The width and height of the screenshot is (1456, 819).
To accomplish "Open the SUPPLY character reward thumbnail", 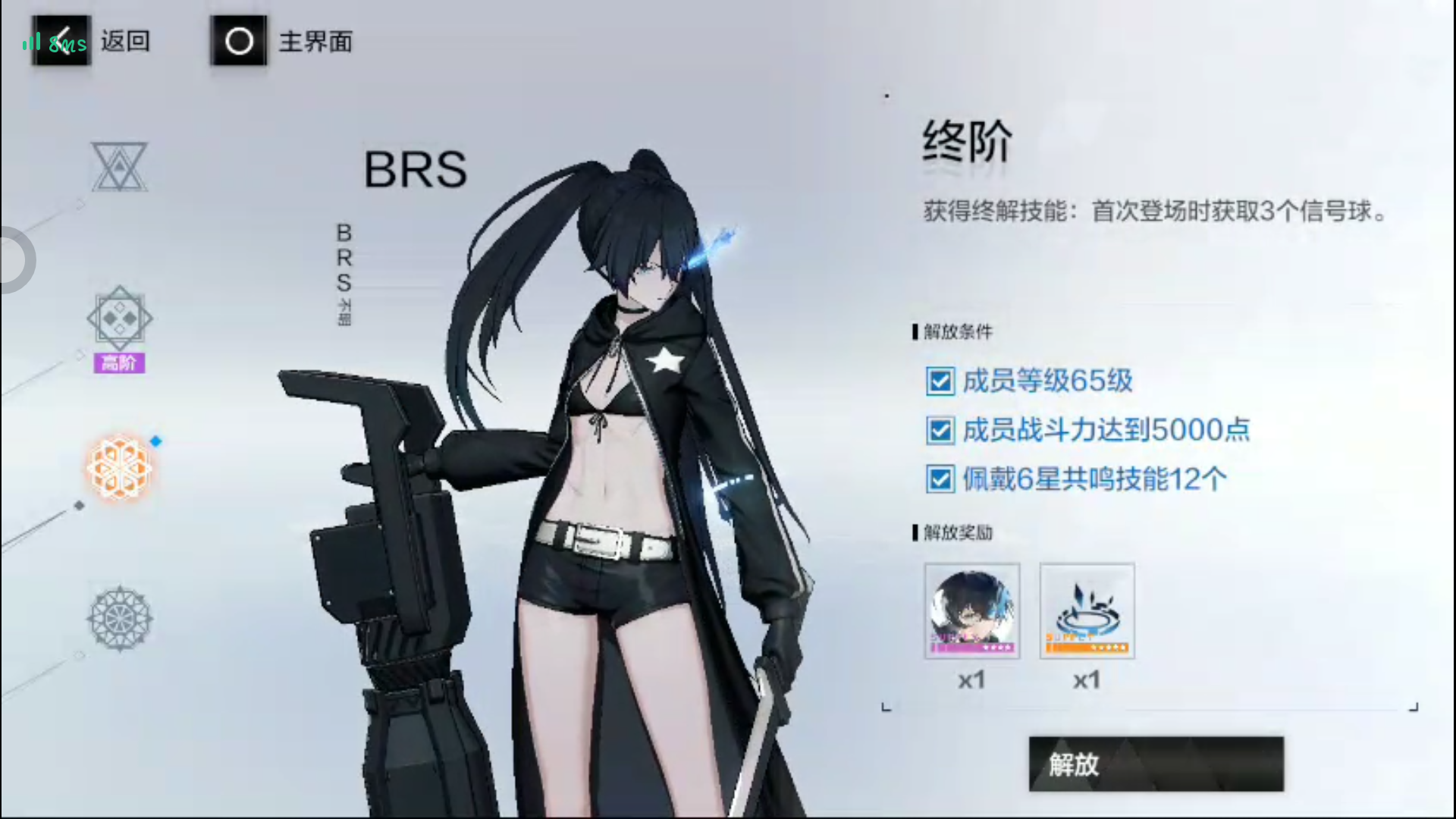I will coord(1086,610).
